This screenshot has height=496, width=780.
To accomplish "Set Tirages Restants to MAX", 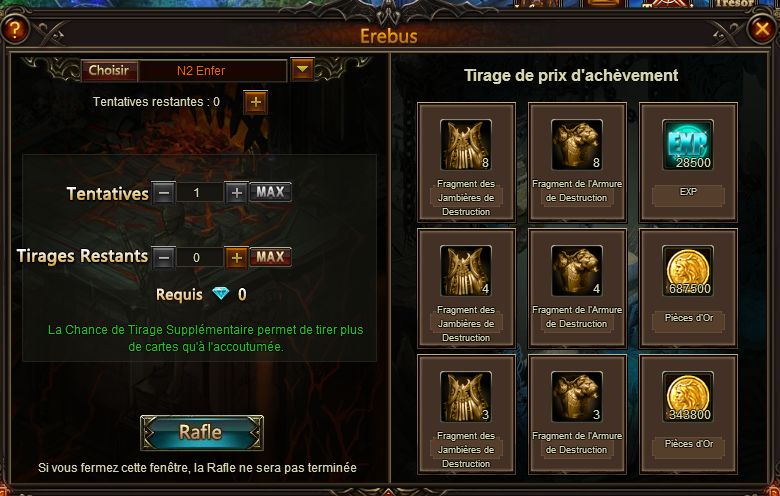I will [270, 257].
